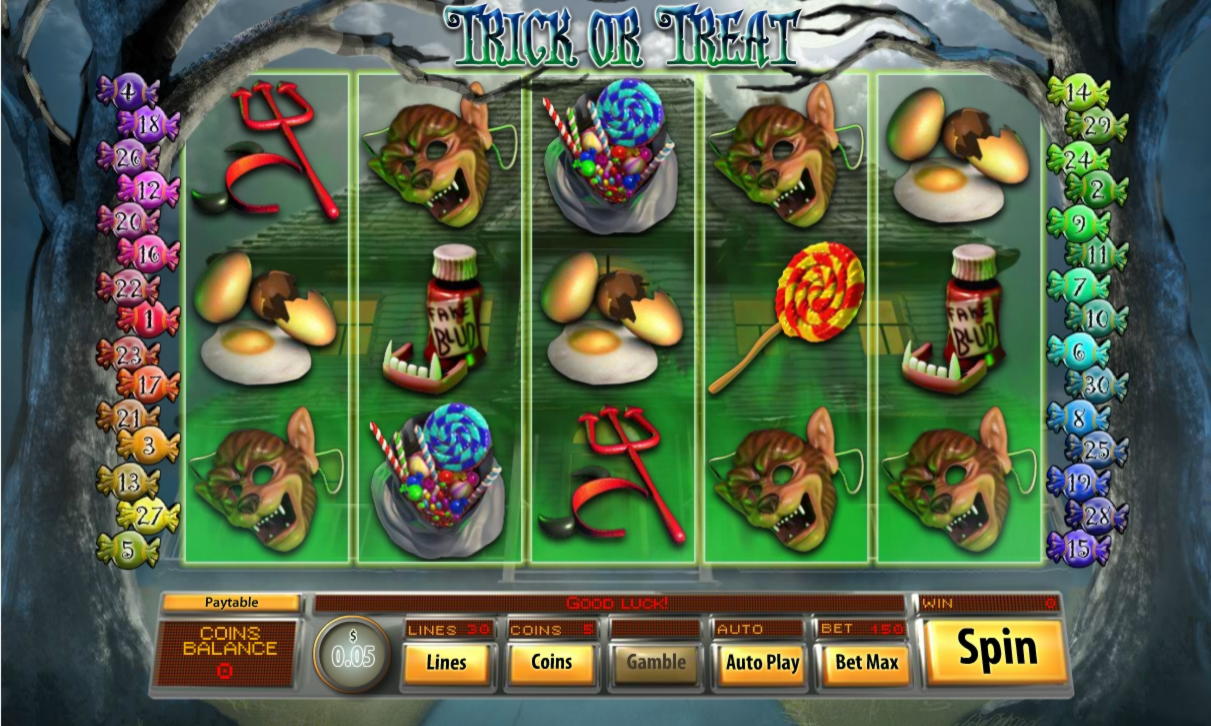This screenshot has width=1211, height=726.
Task: Select payline candy number 27
Action: tap(149, 515)
